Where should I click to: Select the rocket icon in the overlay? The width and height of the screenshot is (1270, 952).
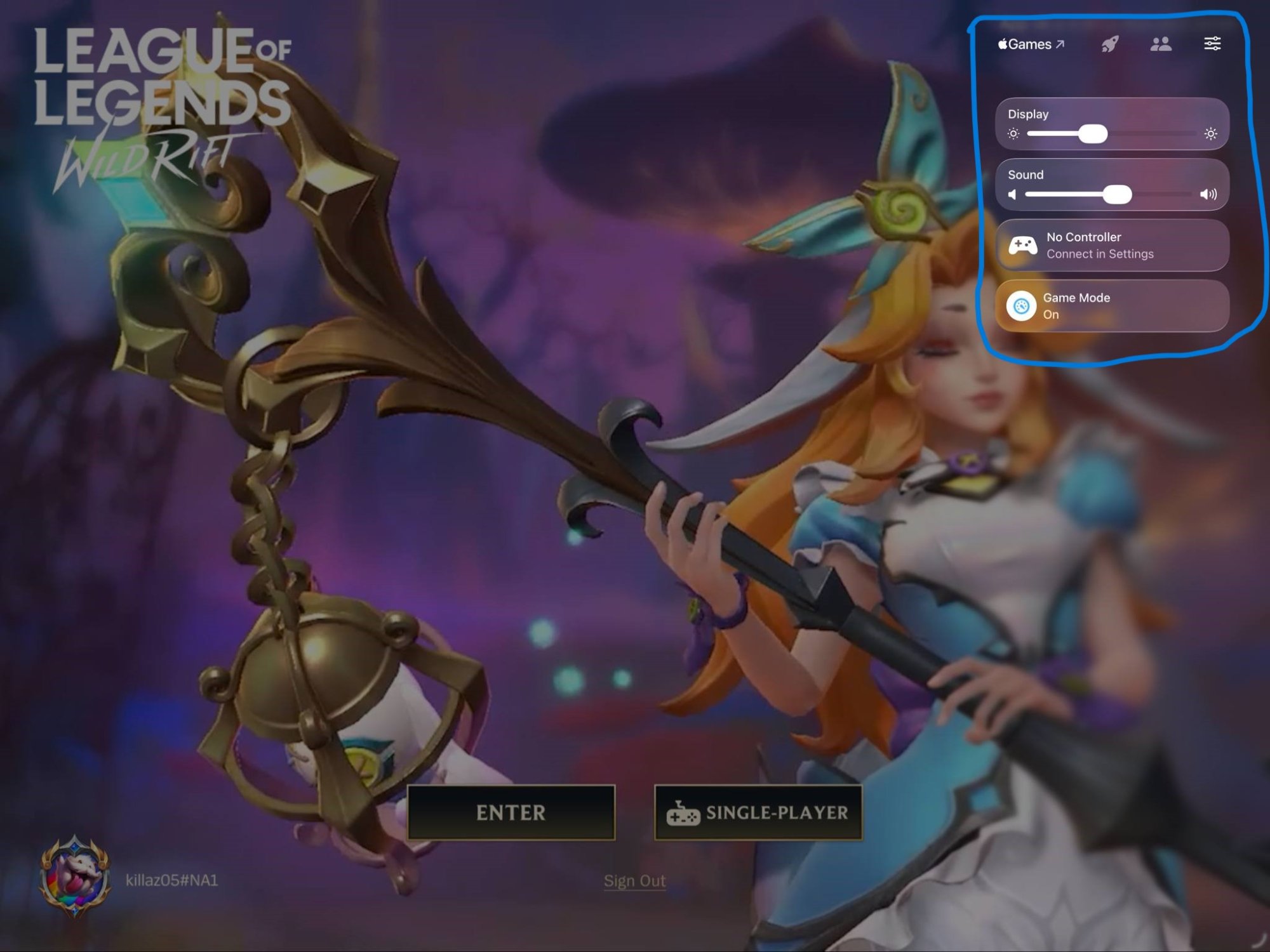[x=1109, y=44]
